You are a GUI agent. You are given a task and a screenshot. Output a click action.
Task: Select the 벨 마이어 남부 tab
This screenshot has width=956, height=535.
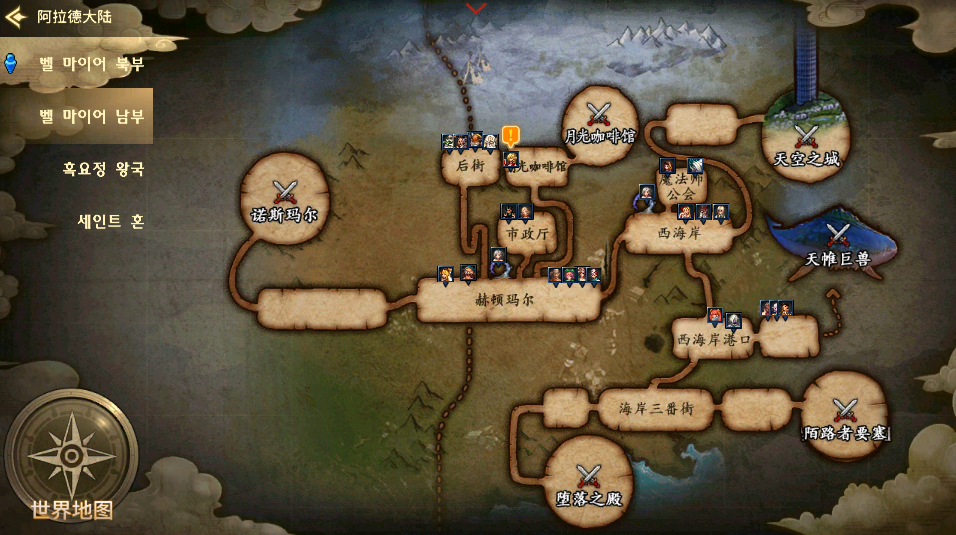coord(91,116)
